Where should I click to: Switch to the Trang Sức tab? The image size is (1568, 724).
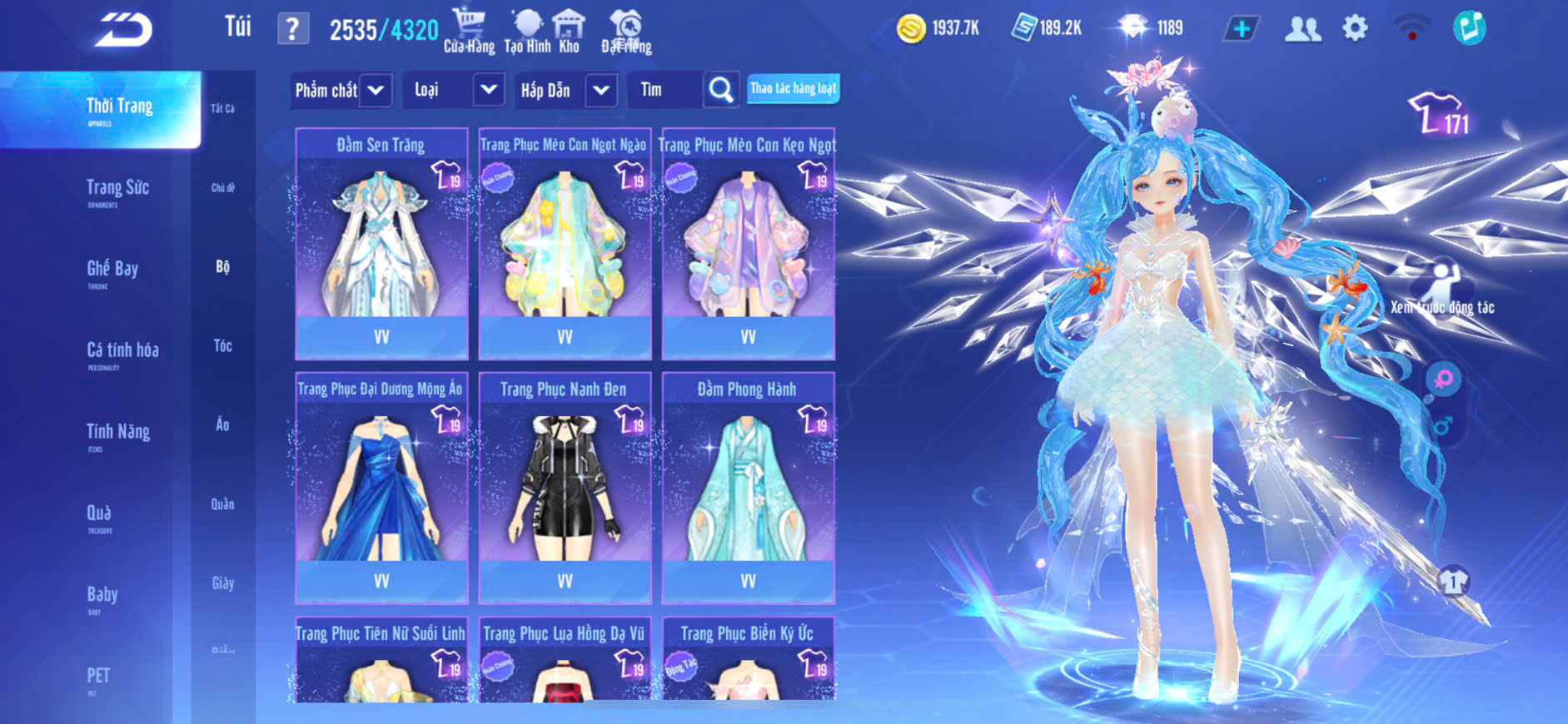pyautogui.click(x=117, y=191)
